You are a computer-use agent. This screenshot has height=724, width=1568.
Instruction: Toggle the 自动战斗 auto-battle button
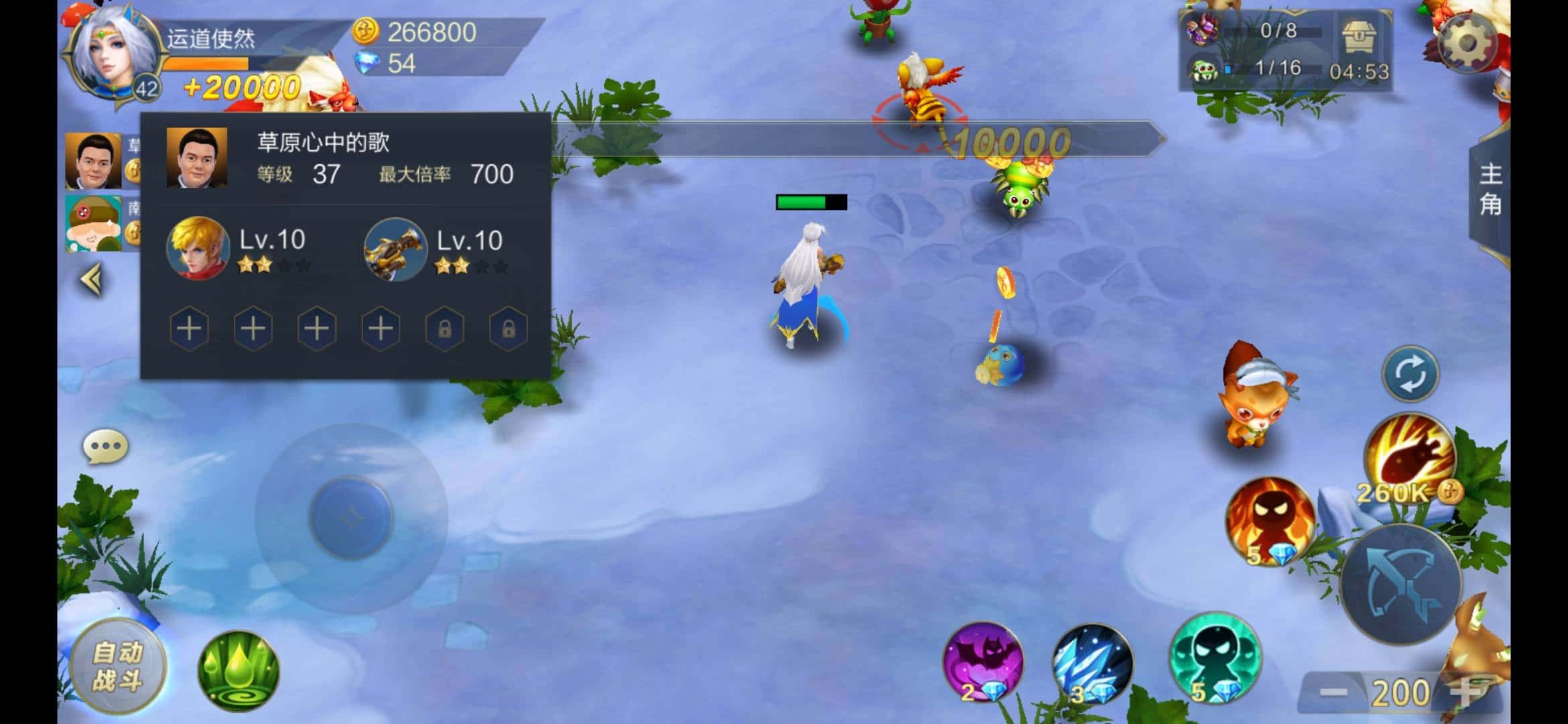(x=118, y=666)
